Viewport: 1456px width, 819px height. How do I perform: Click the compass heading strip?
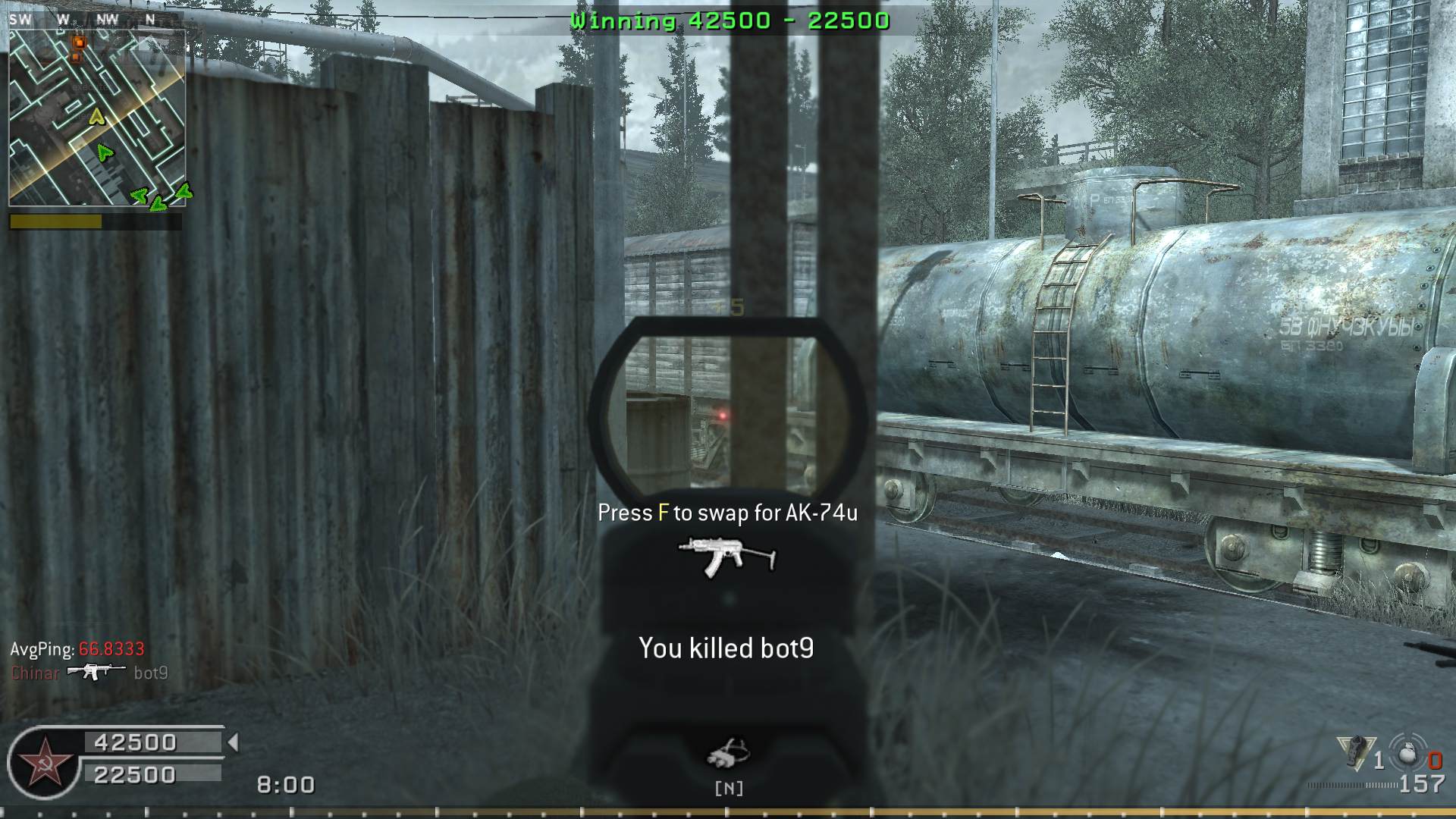[x=91, y=20]
